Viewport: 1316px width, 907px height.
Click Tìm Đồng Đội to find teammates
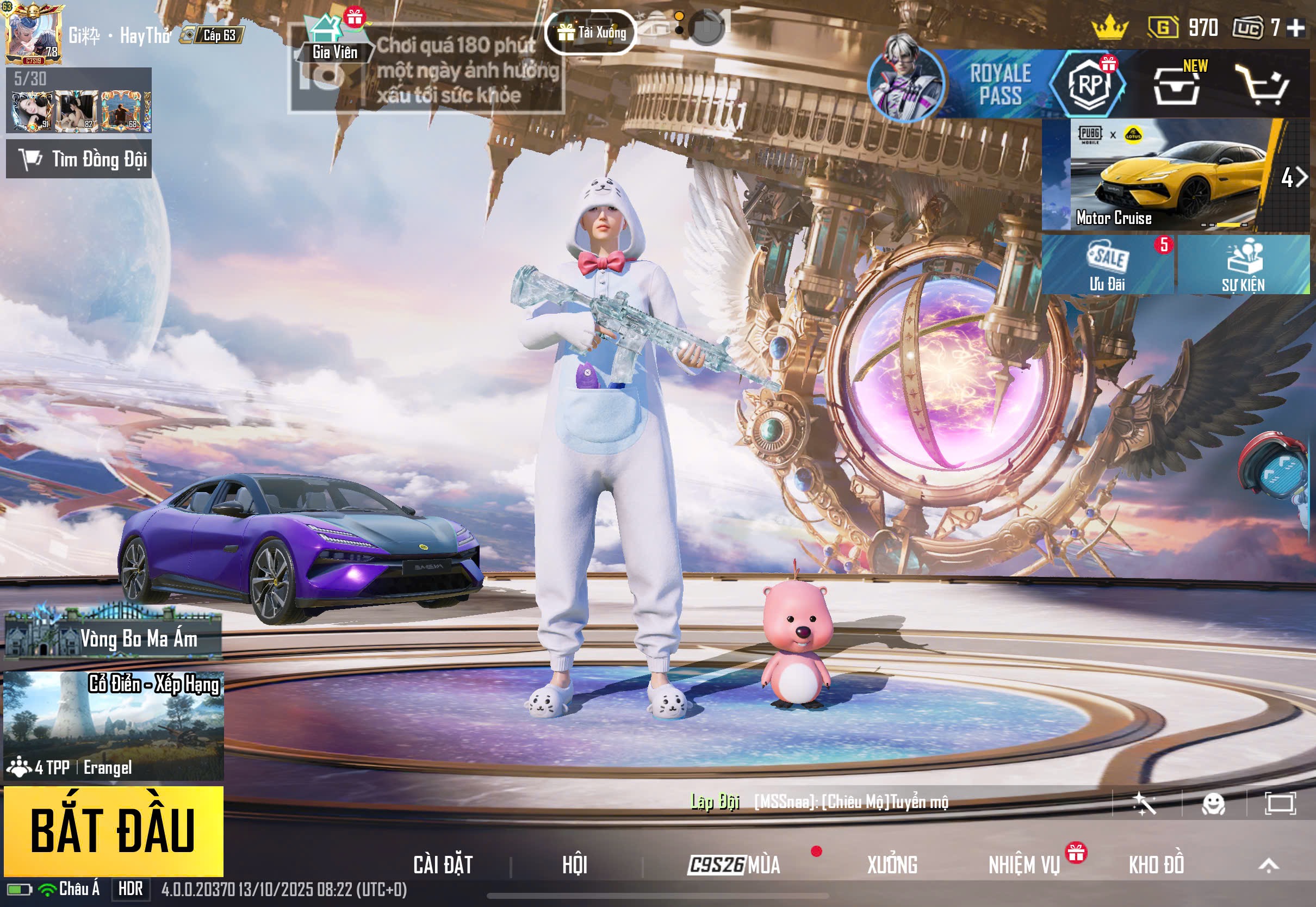(x=79, y=159)
